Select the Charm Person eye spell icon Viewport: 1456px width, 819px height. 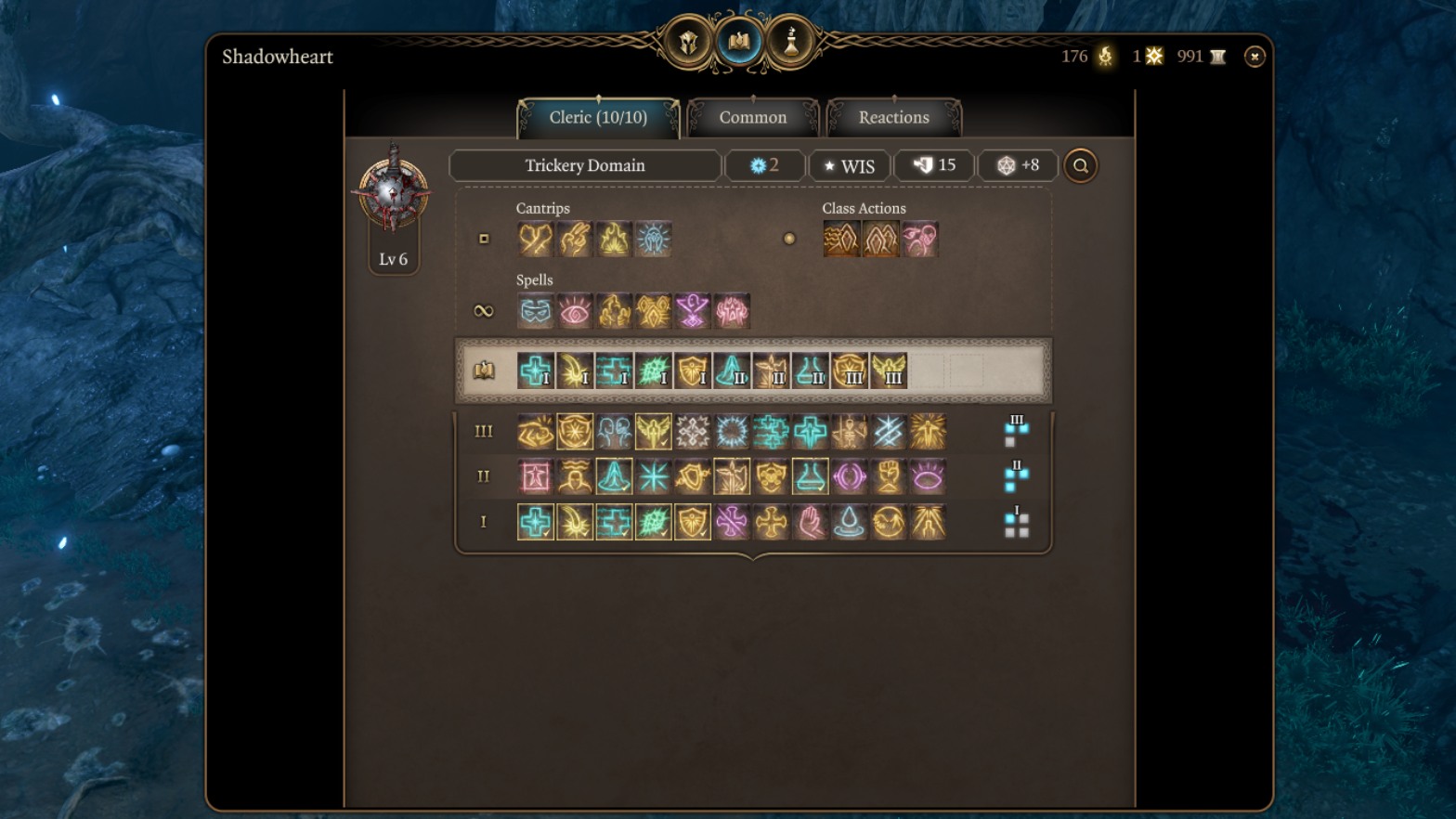(574, 311)
